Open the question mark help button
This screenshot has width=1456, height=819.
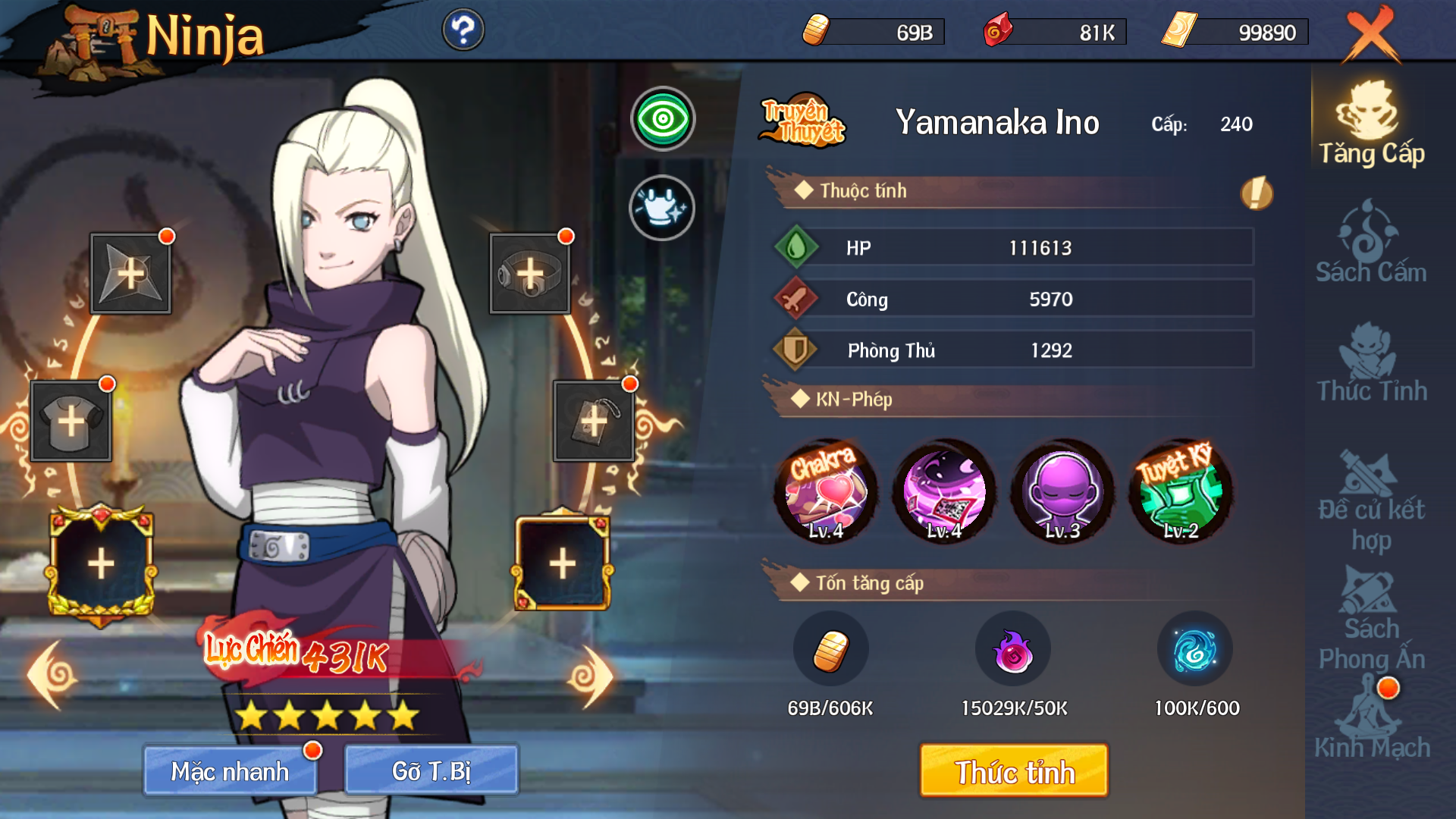[x=463, y=30]
